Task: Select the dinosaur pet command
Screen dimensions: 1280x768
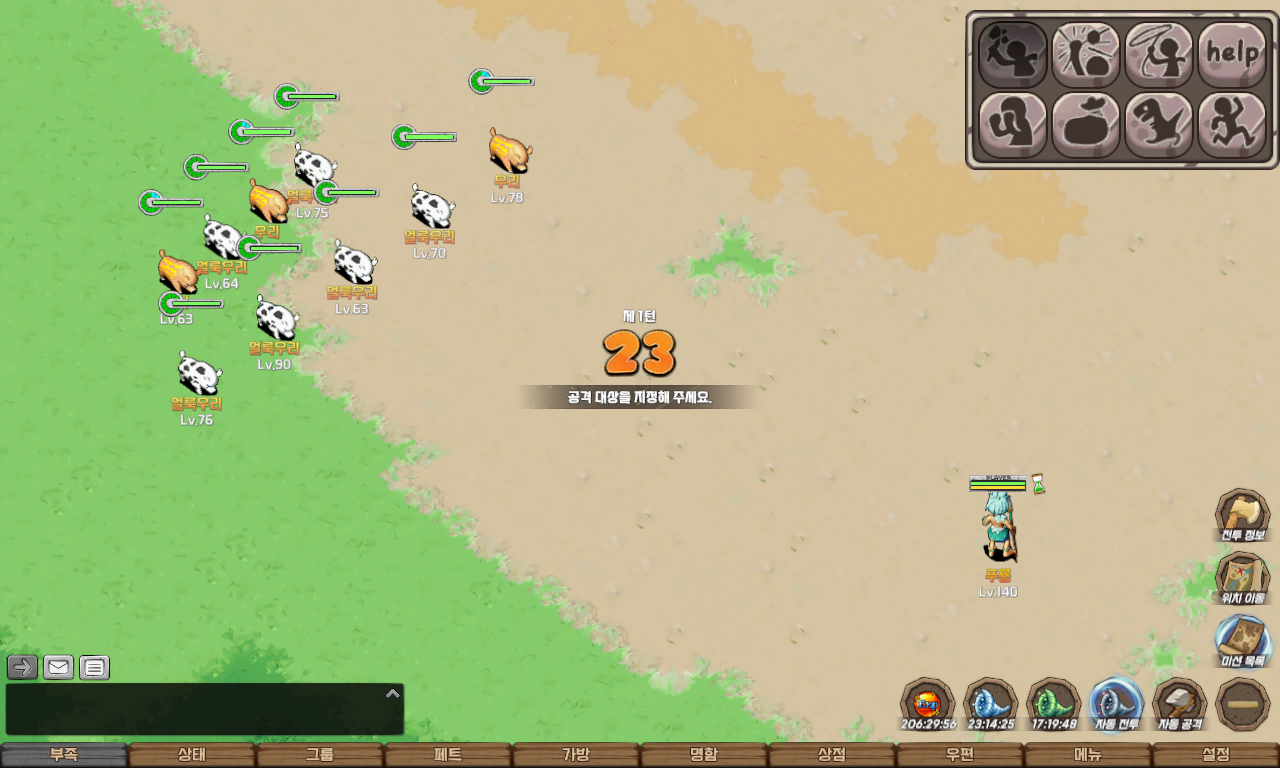Action: click(1158, 125)
